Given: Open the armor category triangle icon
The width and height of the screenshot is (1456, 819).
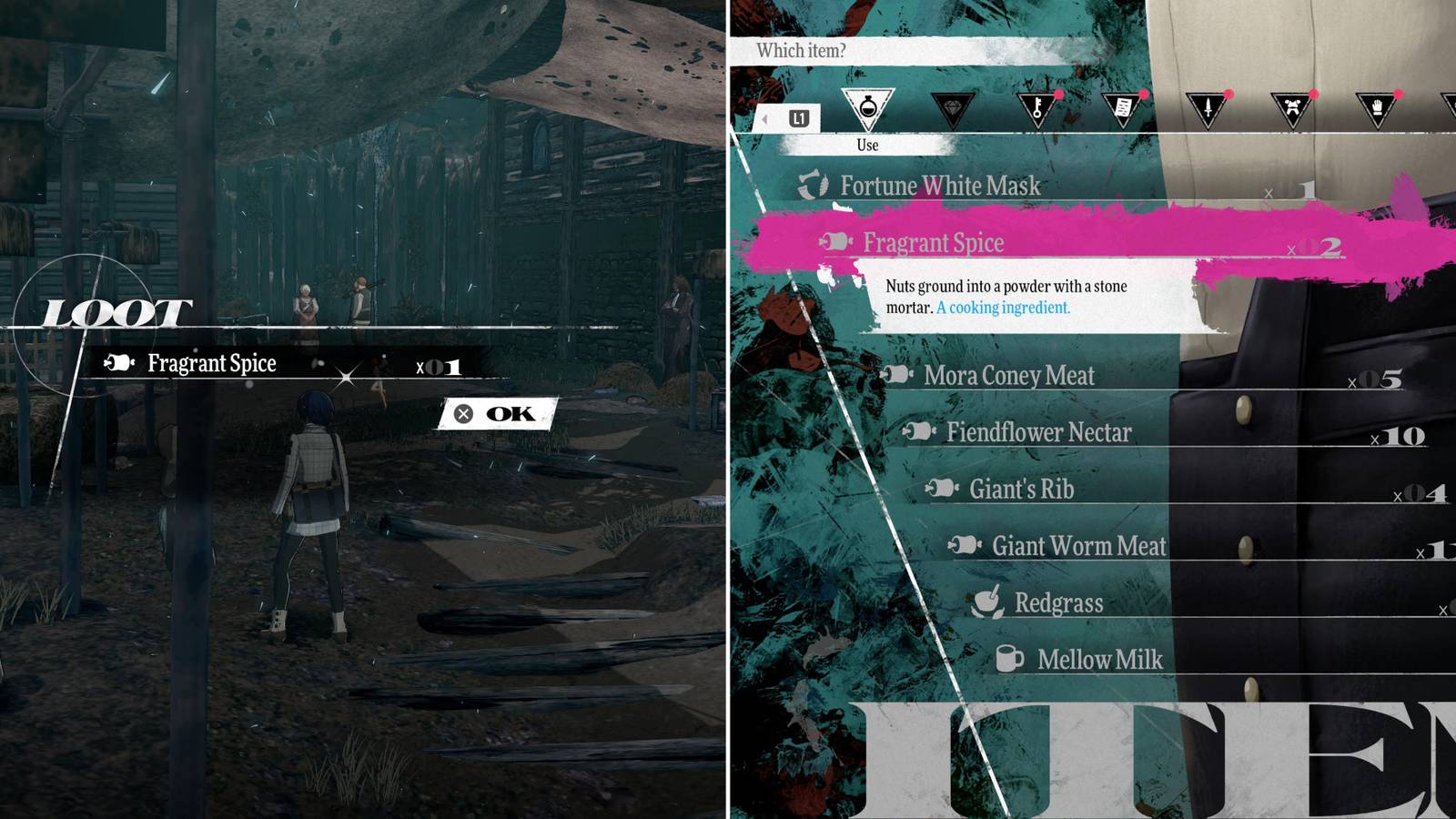Looking at the screenshot, I should click(x=1293, y=107).
